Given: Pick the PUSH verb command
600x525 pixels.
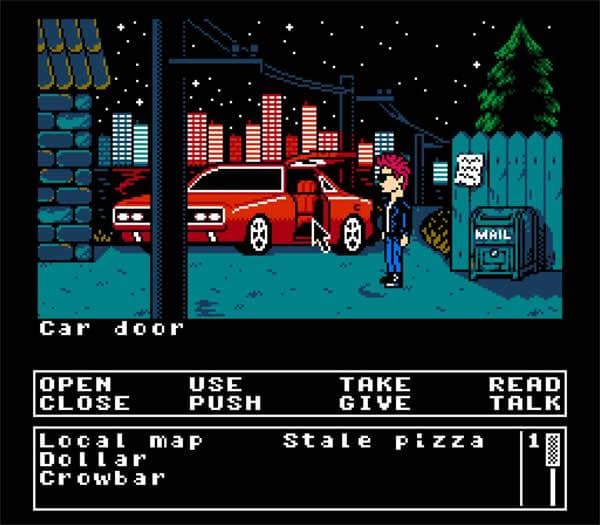Looking at the screenshot, I should 224,403.
